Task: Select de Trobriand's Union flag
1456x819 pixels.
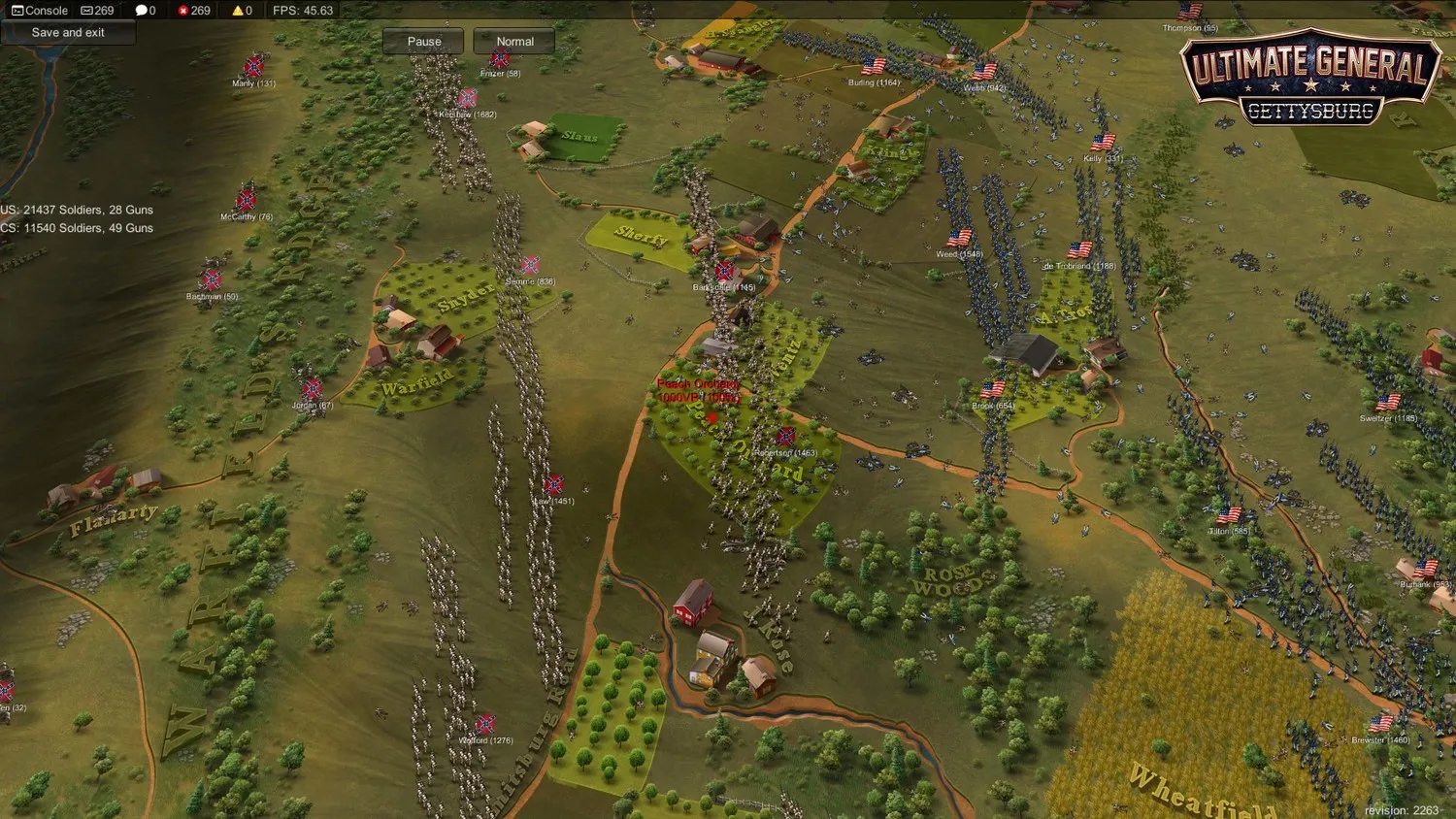Action: [1078, 249]
